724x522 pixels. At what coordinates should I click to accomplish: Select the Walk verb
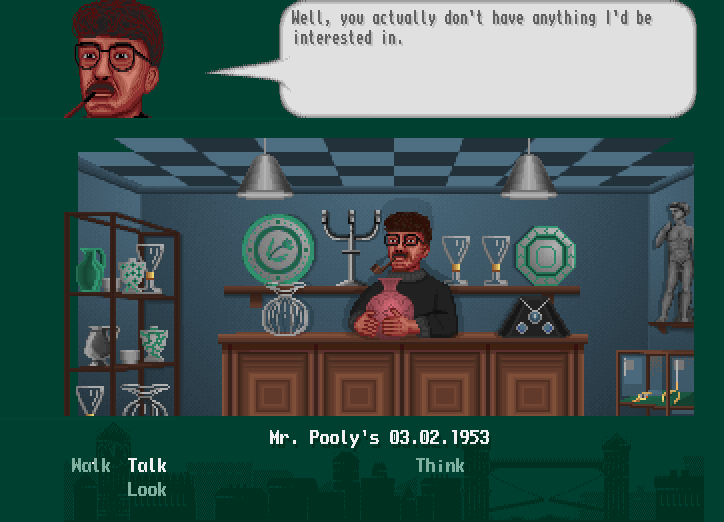[91, 466]
